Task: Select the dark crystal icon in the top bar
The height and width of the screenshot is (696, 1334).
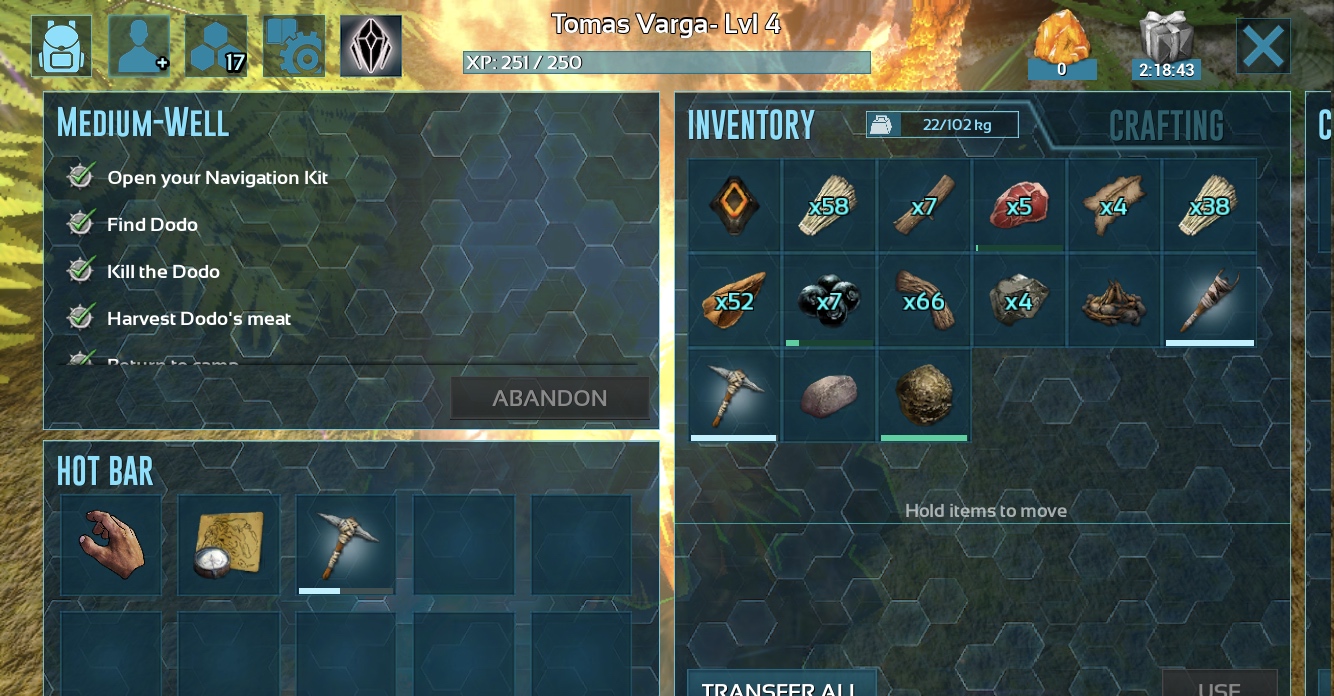Action: click(371, 46)
